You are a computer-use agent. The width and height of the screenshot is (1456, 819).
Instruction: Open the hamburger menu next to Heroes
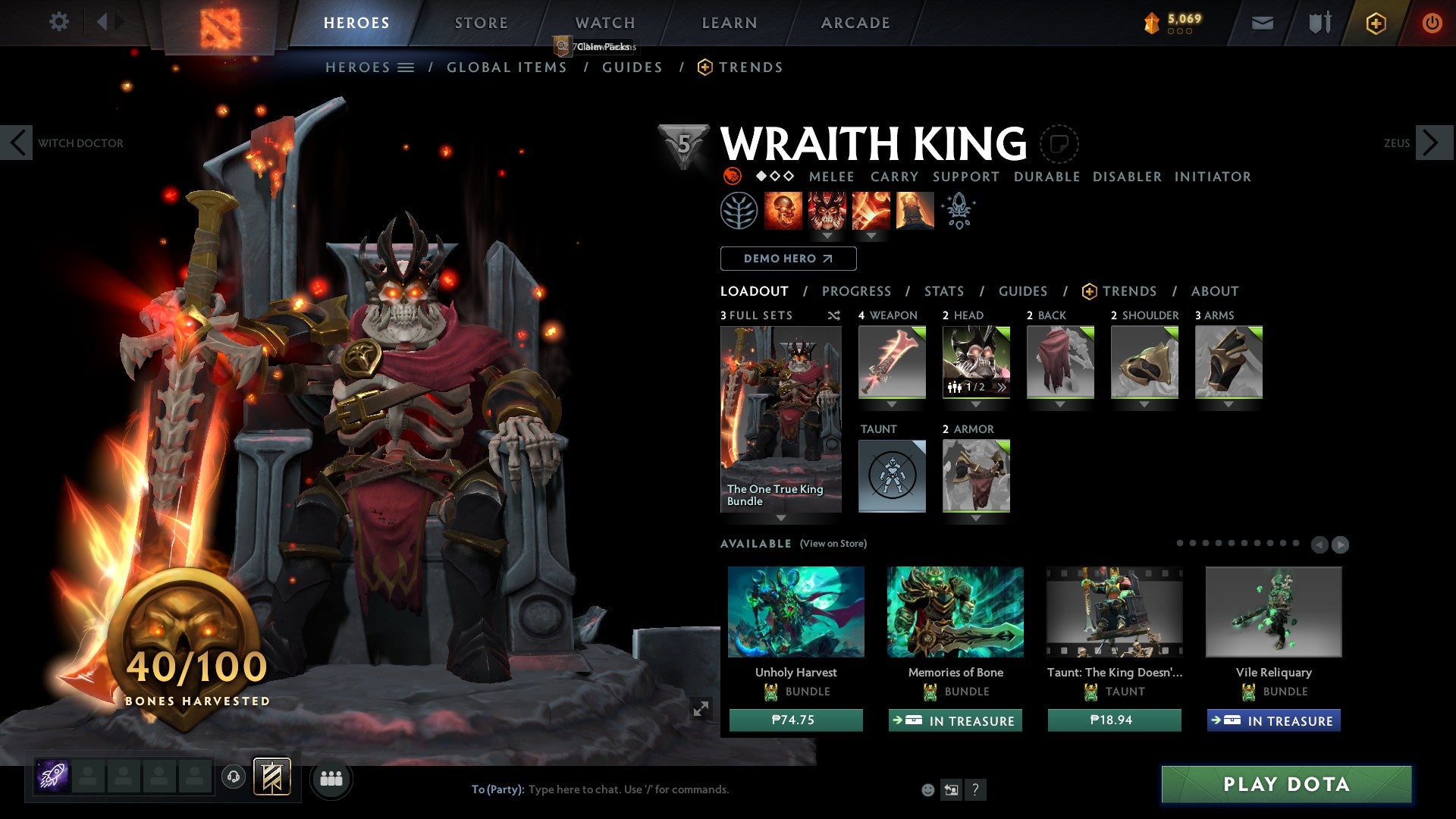(406, 67)
